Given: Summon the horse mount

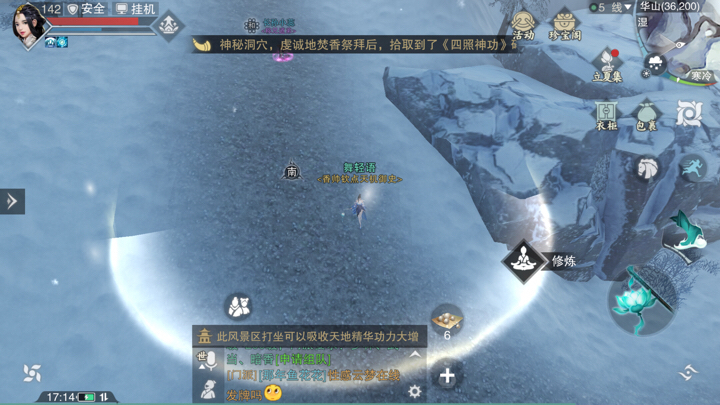Looking at the screenshot, I should point(648,168).
